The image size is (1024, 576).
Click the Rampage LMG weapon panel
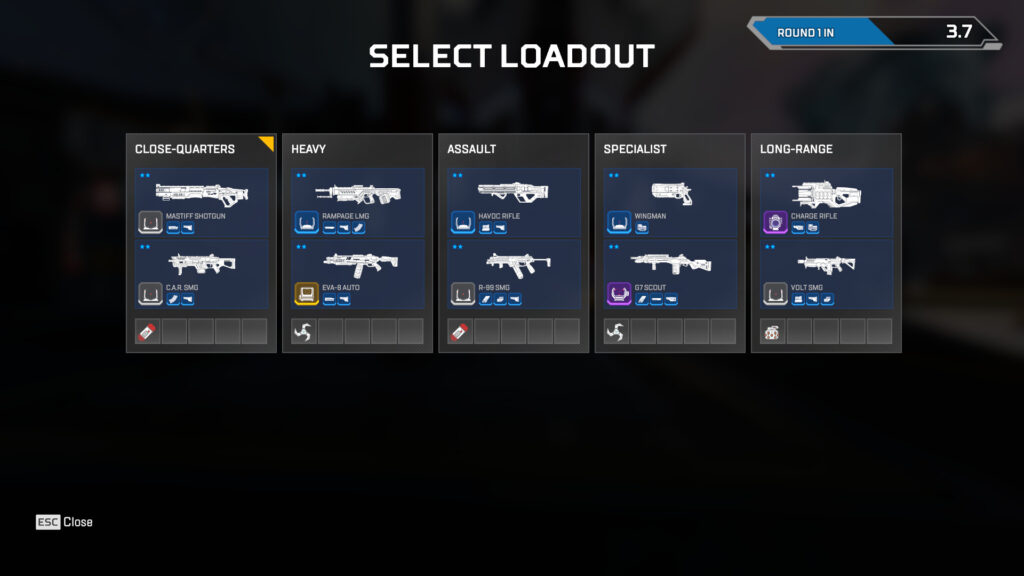pos(357,203)
